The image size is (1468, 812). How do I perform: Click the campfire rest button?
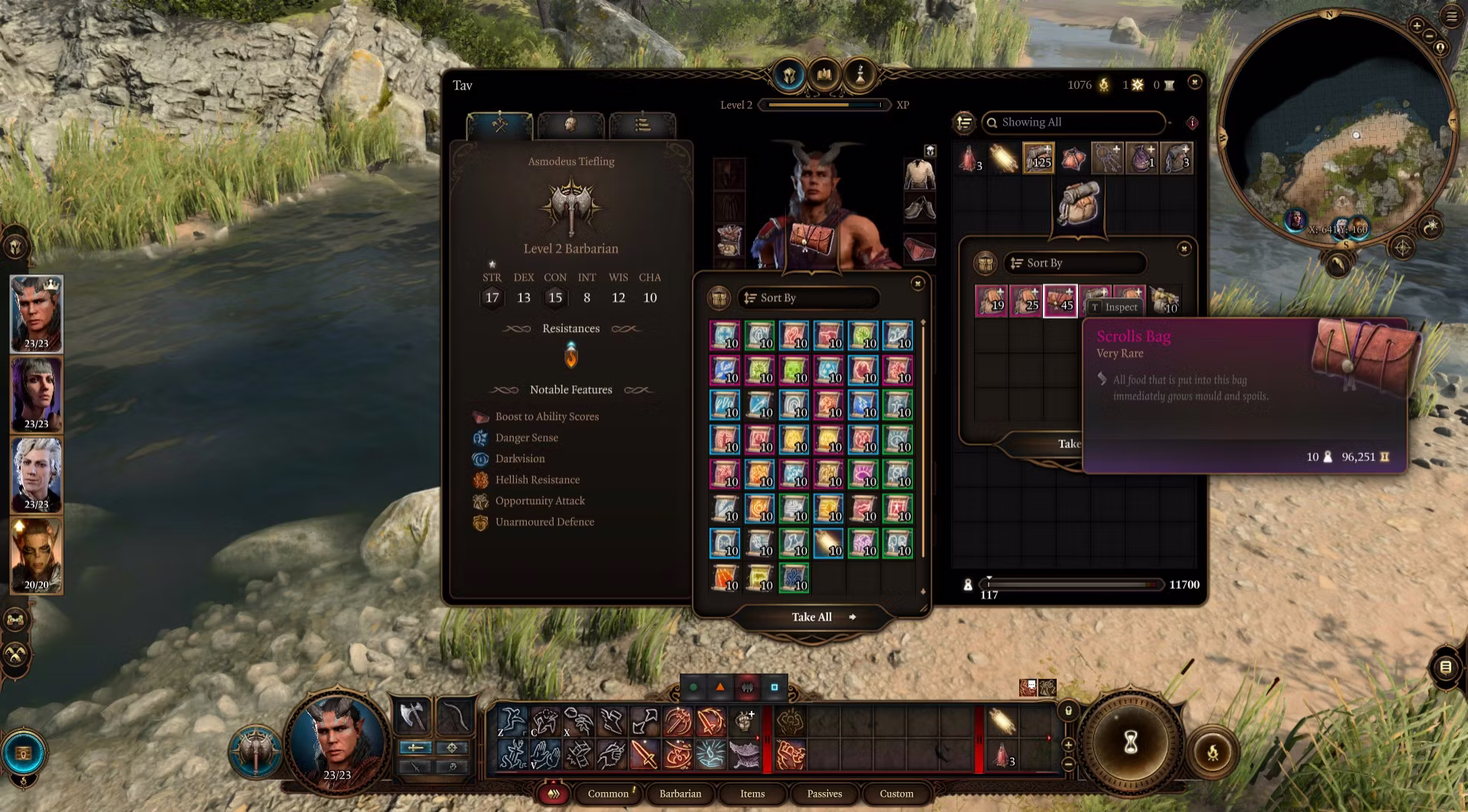(1213, 752)
